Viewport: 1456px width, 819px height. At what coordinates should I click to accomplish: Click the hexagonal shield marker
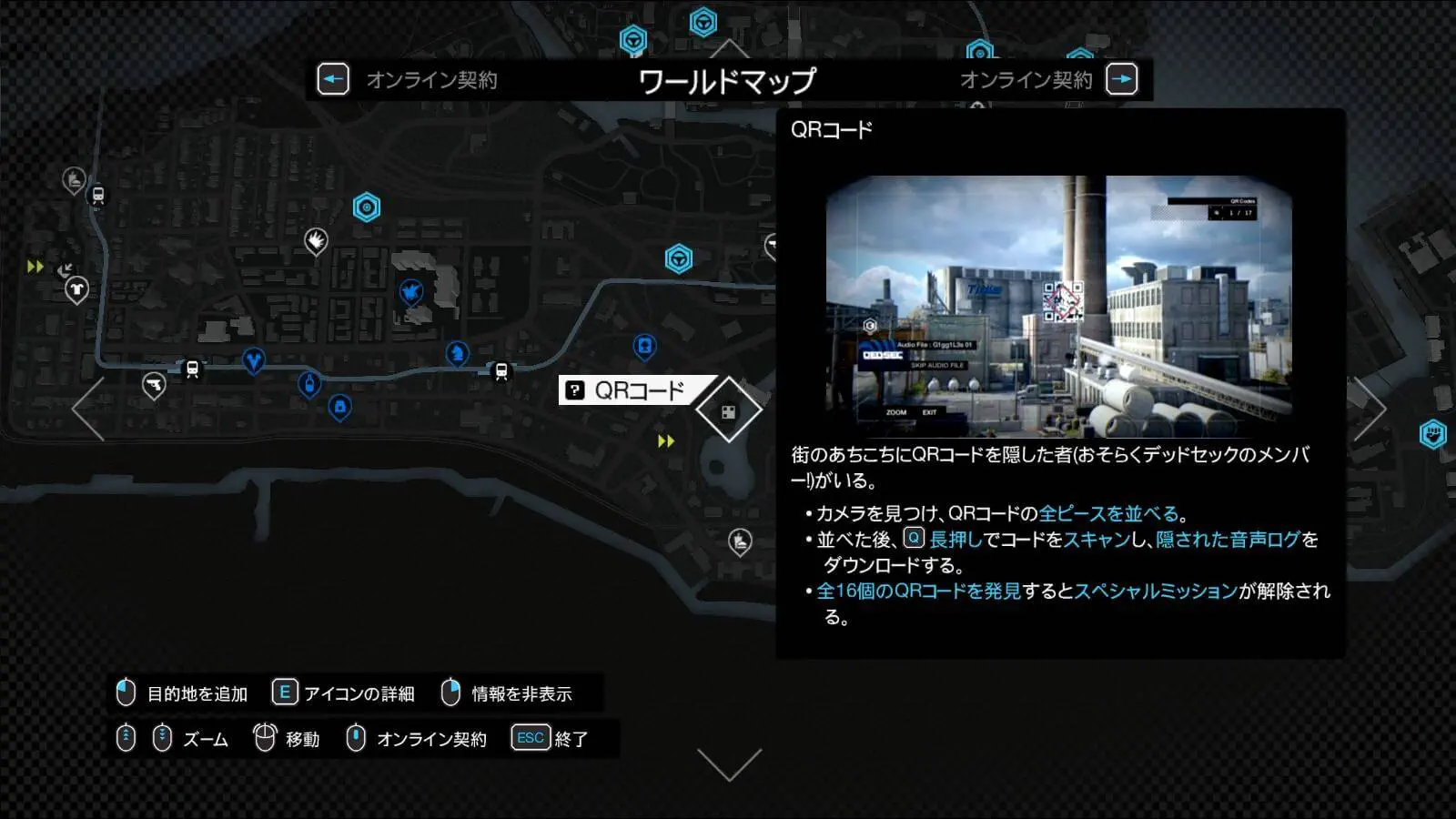(x=1432, y=433)
